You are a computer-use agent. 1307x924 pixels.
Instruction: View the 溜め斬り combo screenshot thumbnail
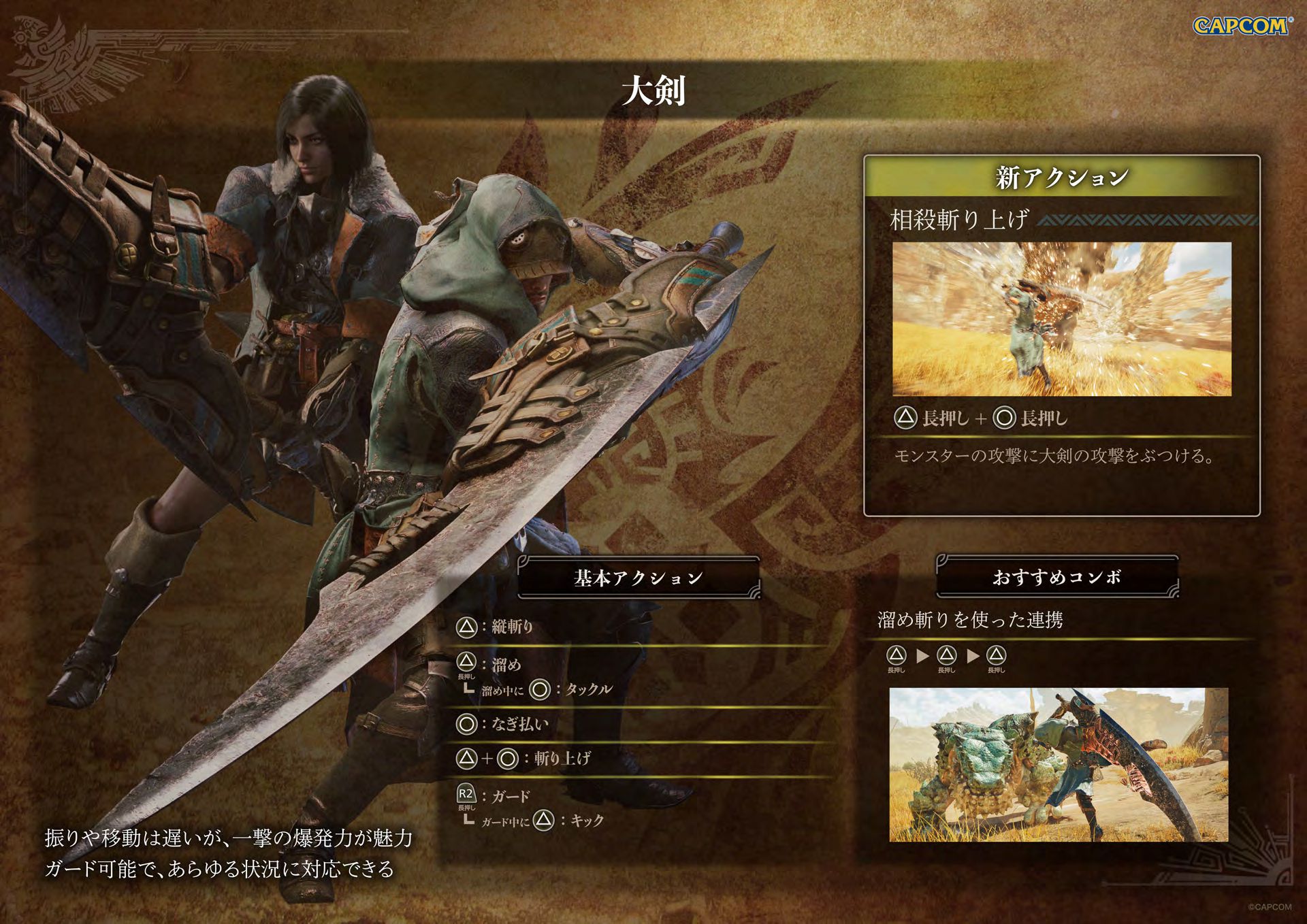pos(1059,764)
